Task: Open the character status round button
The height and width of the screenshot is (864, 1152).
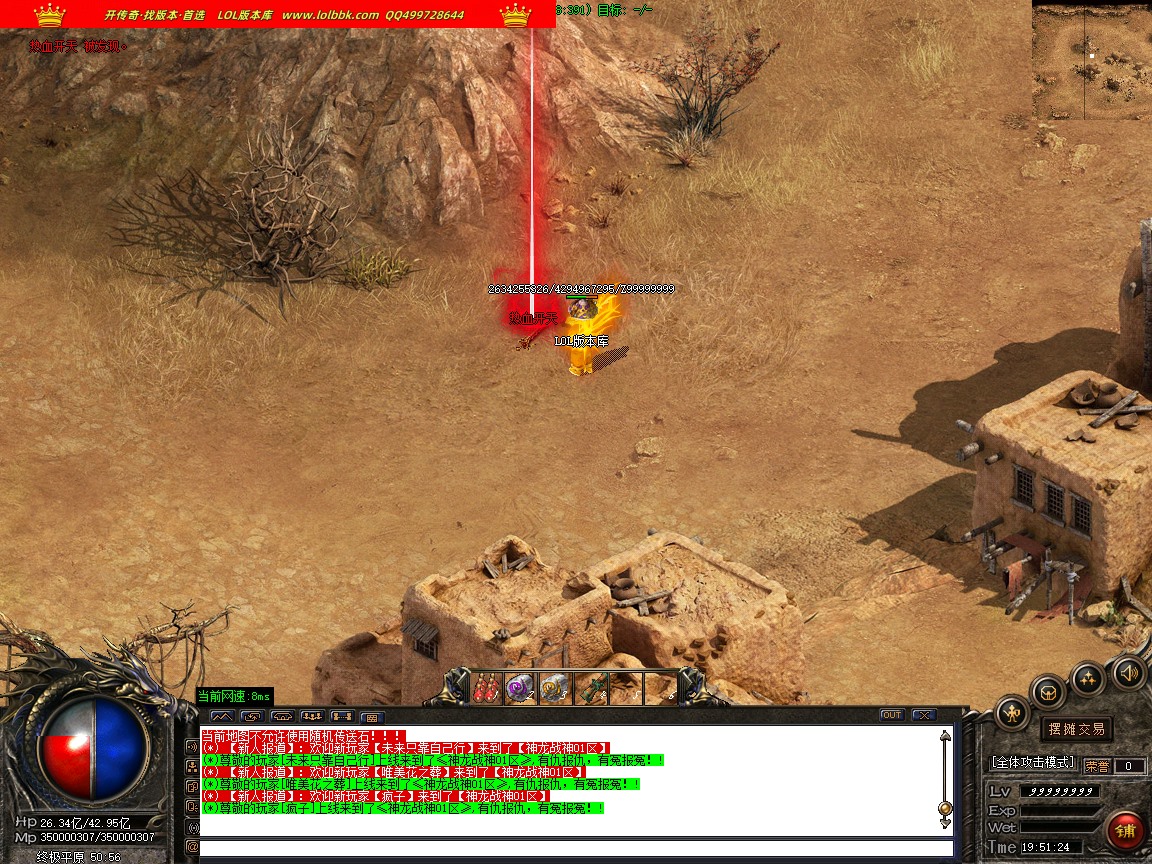Action: [1013, 713]
